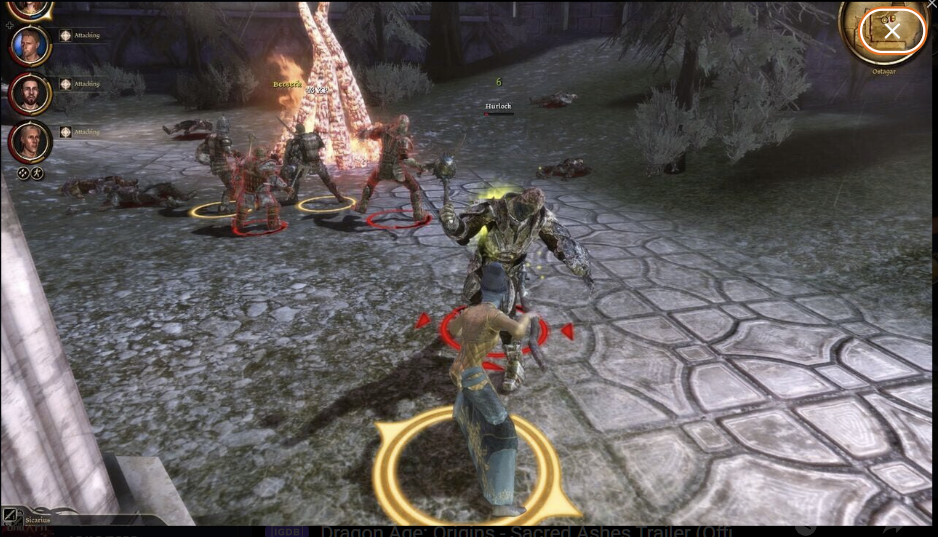Select the pale-haired party member portrait
Screen dimensions: 938x537
(x=29, y=141)
